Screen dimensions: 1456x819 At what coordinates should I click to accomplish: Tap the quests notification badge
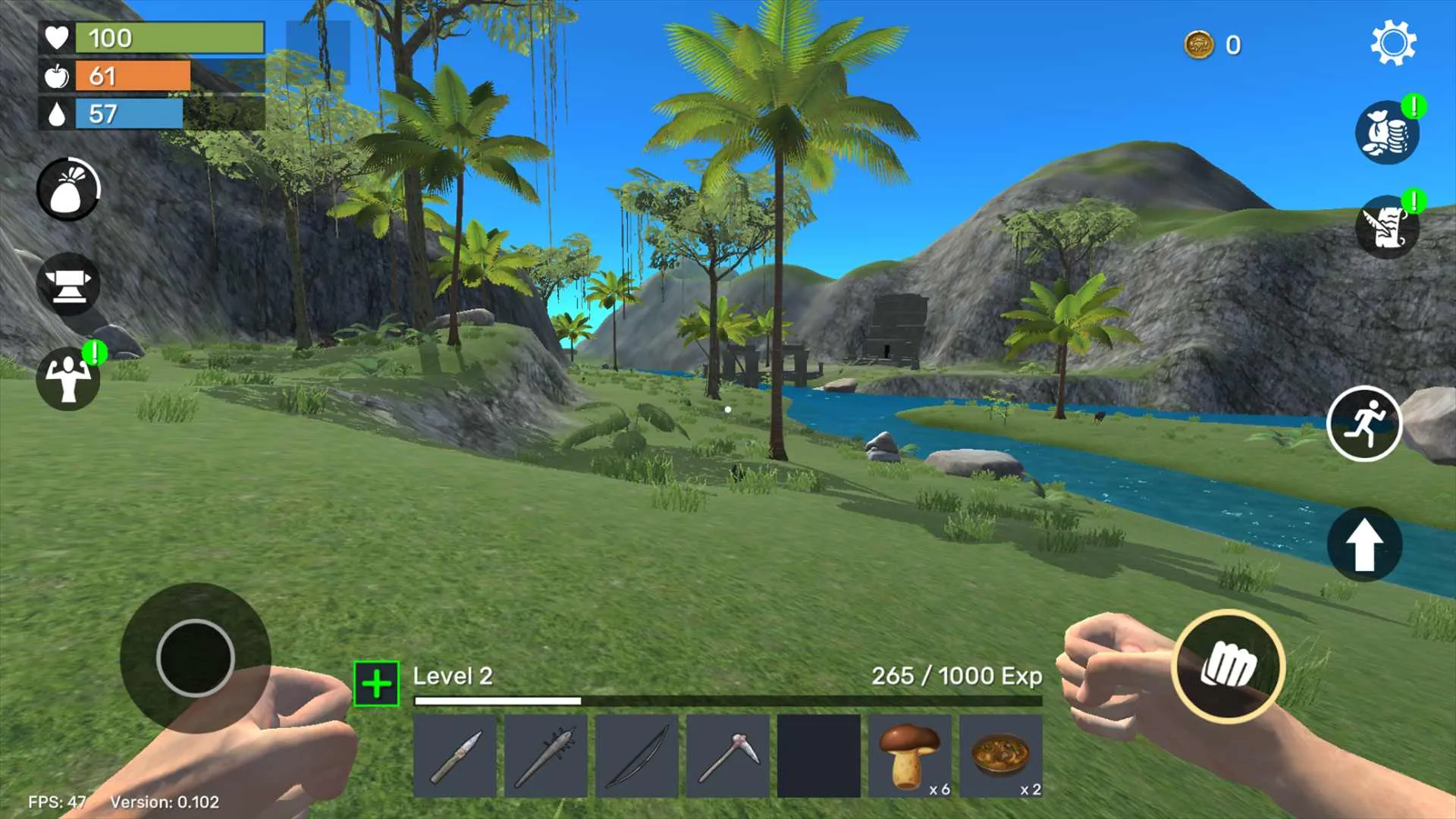1412,199
